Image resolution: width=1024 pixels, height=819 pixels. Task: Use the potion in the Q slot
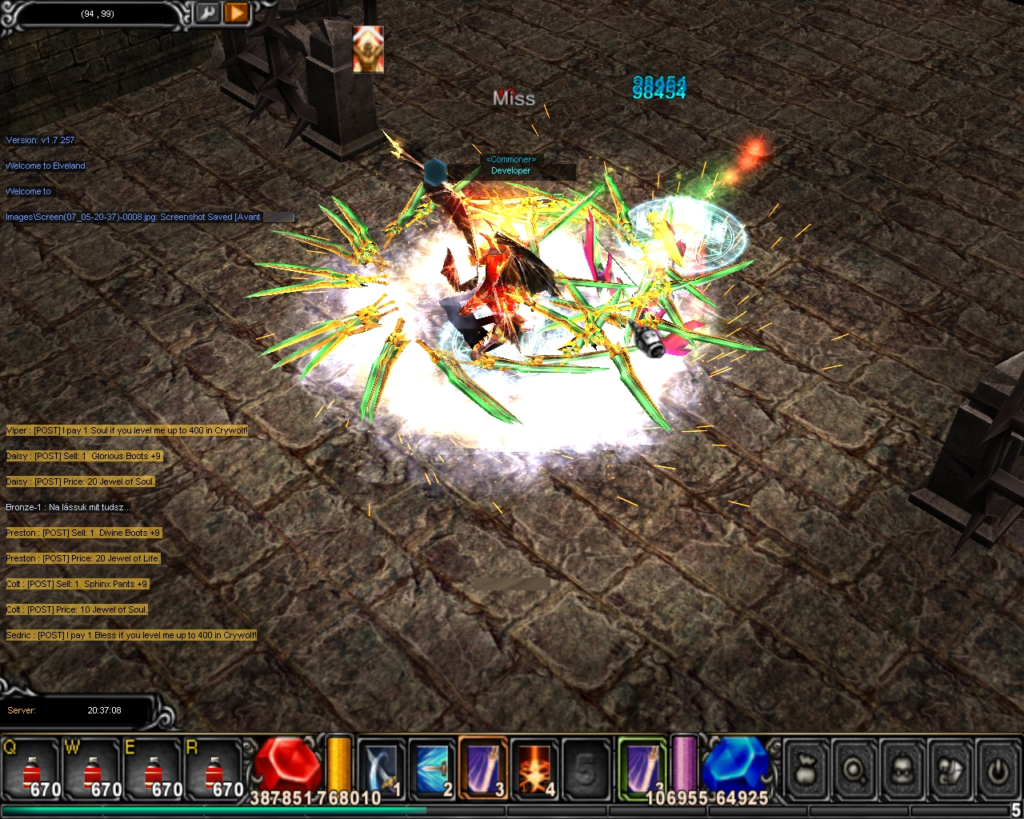[x=31, y=769]
